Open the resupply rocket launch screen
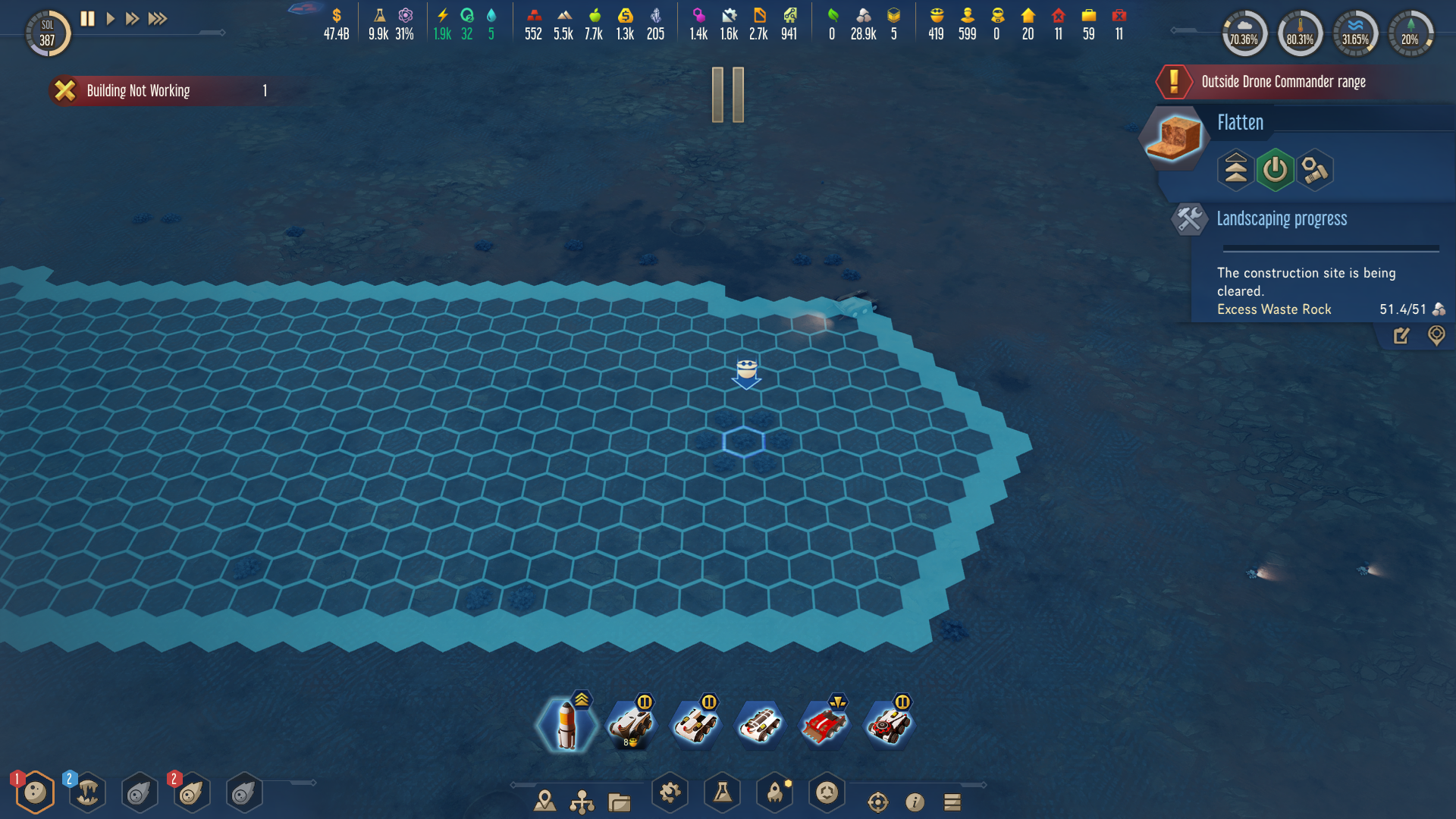The image size is (1456, 819). tap(775, 793)
